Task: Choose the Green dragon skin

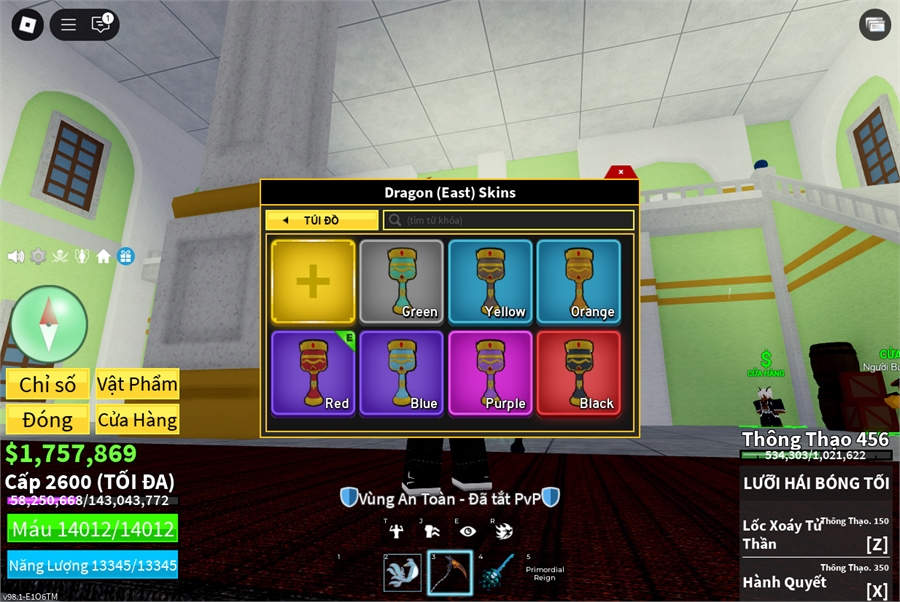Action: [x=401, y=281]
